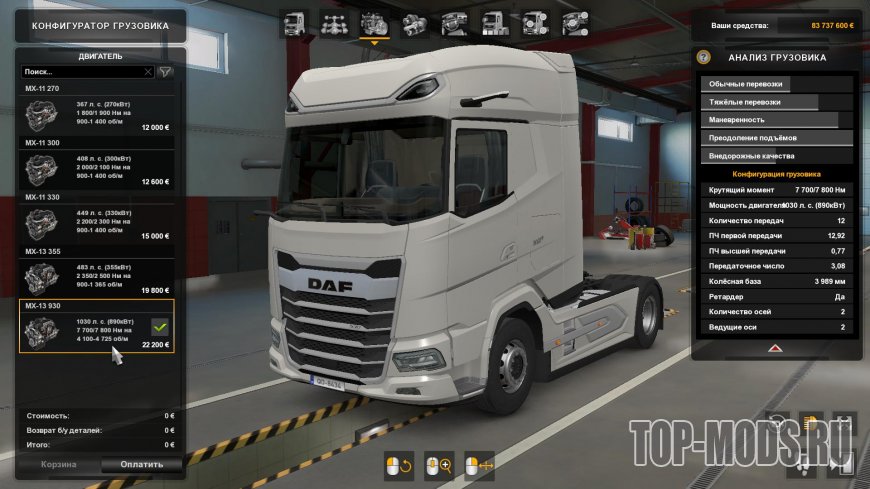The height and width of the screenshot is (489, 870).
Task: Select the MX-11 270 engine option
Action: [97, 116]
